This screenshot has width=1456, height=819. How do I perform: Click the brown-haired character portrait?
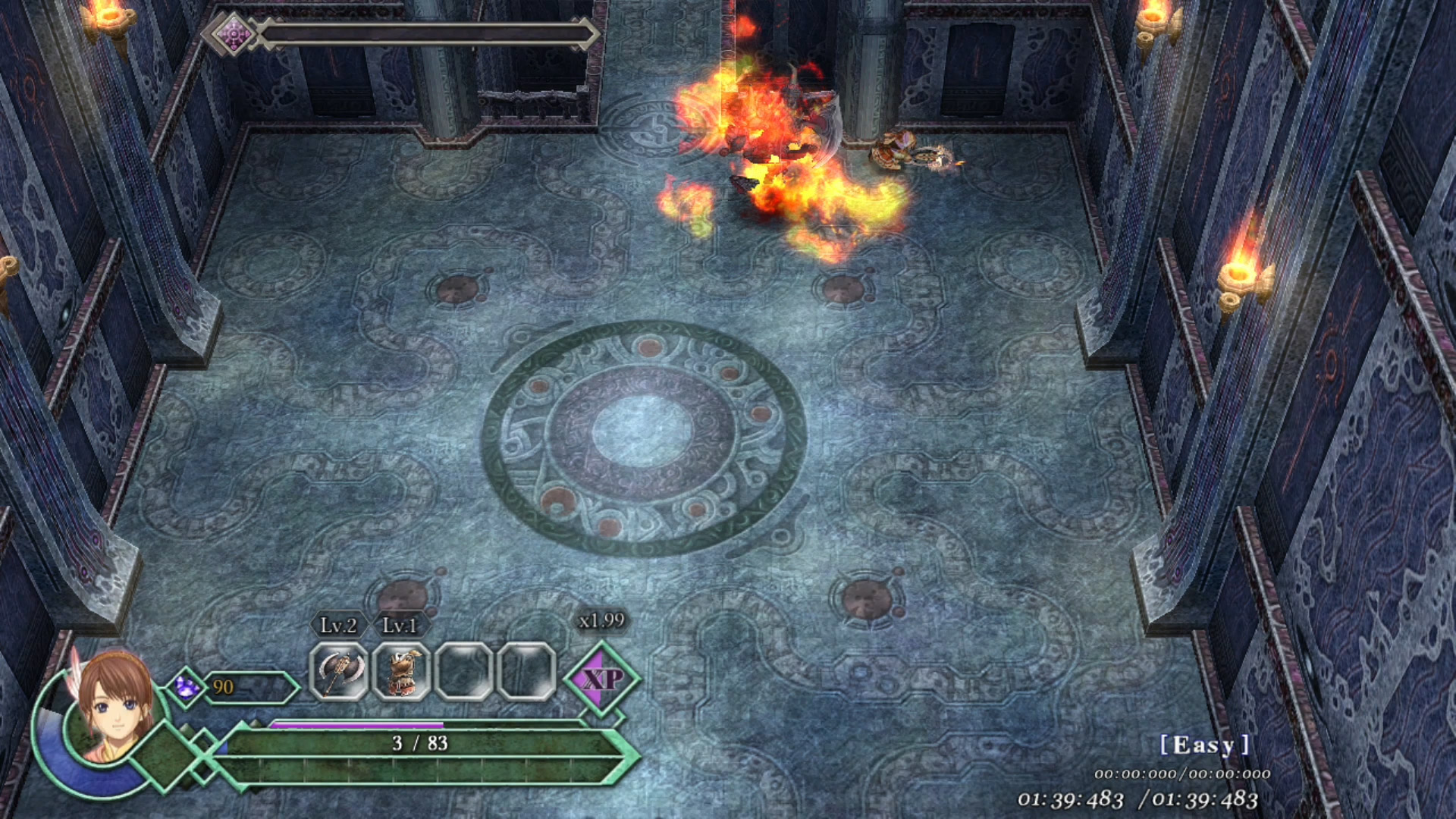[114, 709]
